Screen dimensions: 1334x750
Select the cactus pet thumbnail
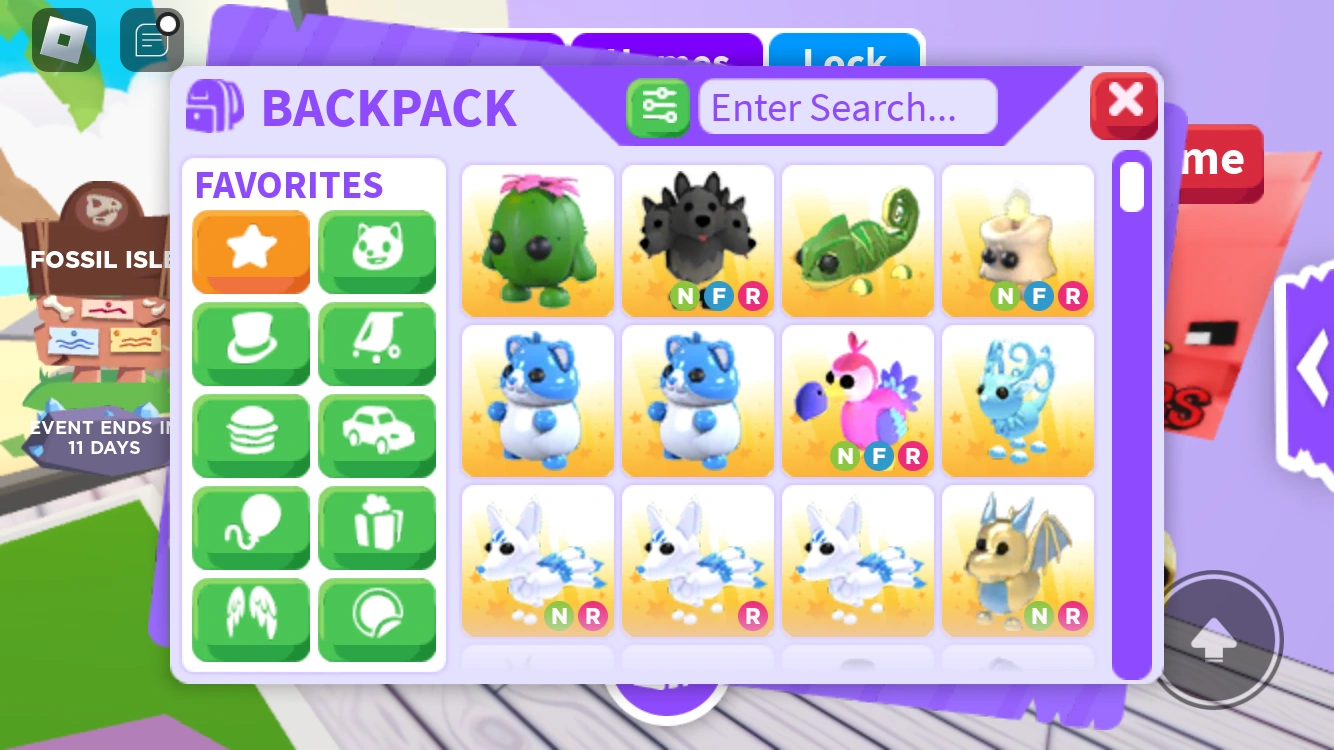pyautogui.click(x=537, y=240)
